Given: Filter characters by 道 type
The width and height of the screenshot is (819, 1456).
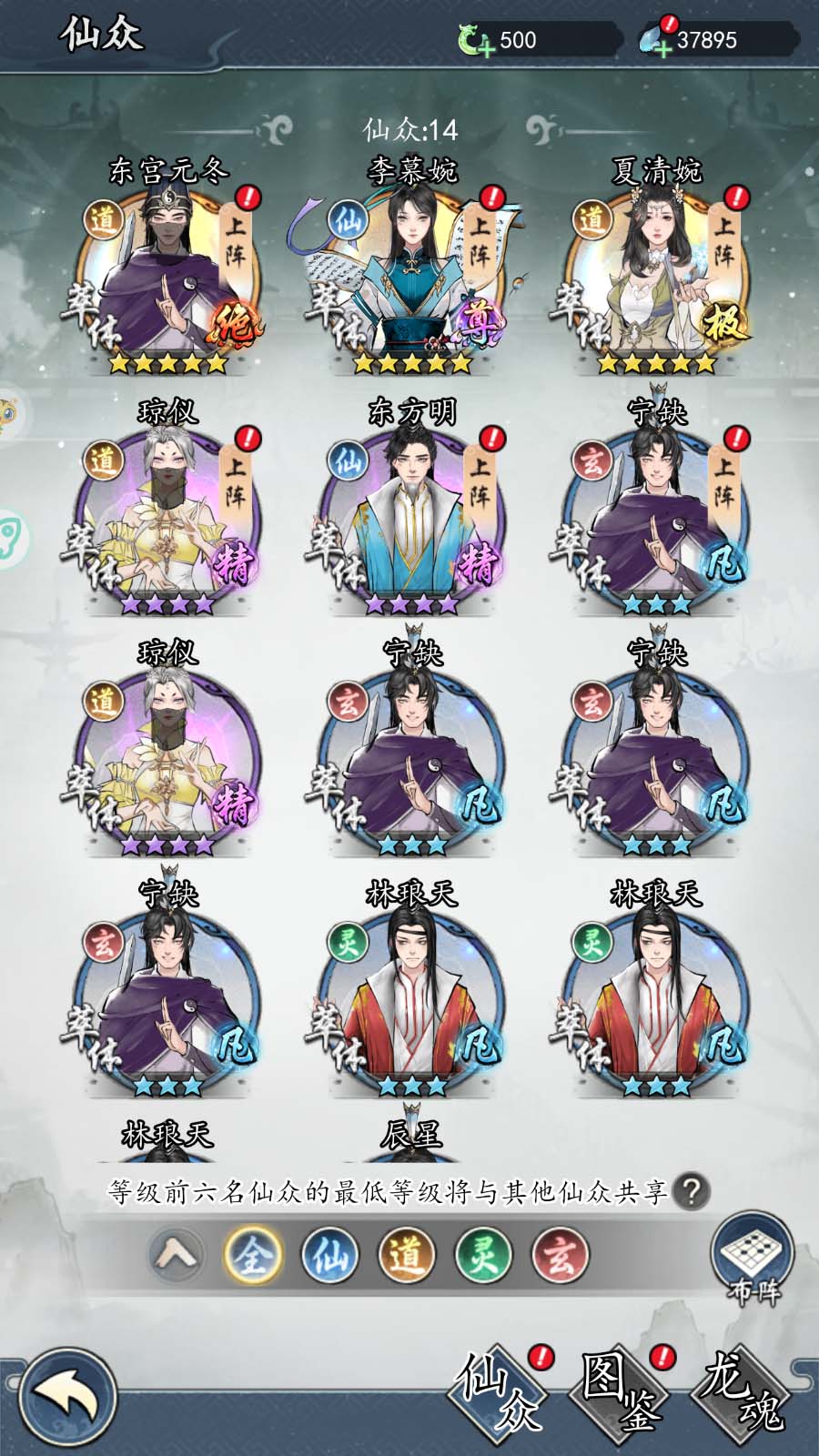Looking at the screenshot, I should (x=406, y=1256).
